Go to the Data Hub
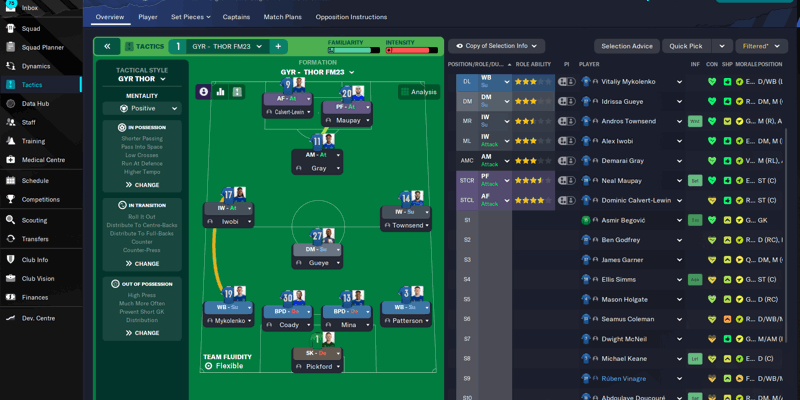The image size is (800, 400). [36, 103]
